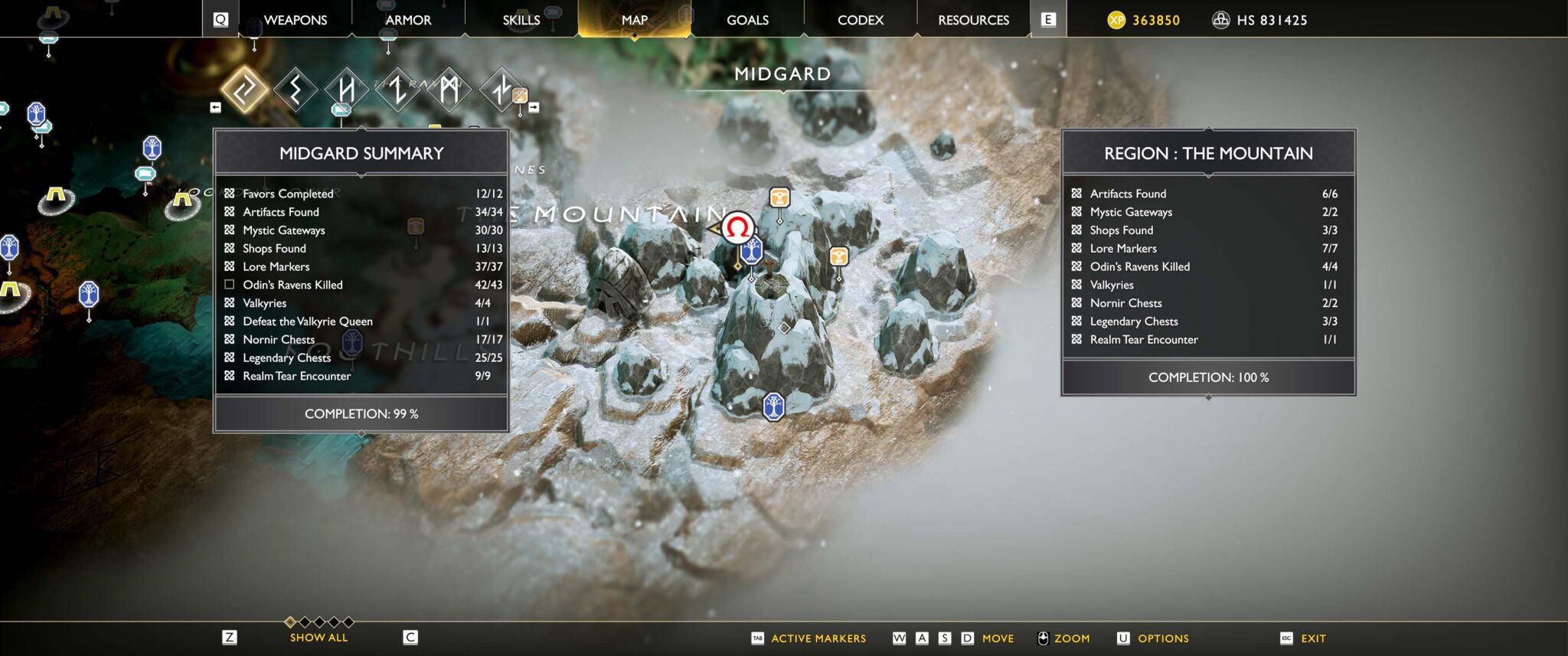
Task: Click the mouse Zoom icon on bottom bar
Action: [x=1043, y=638]
